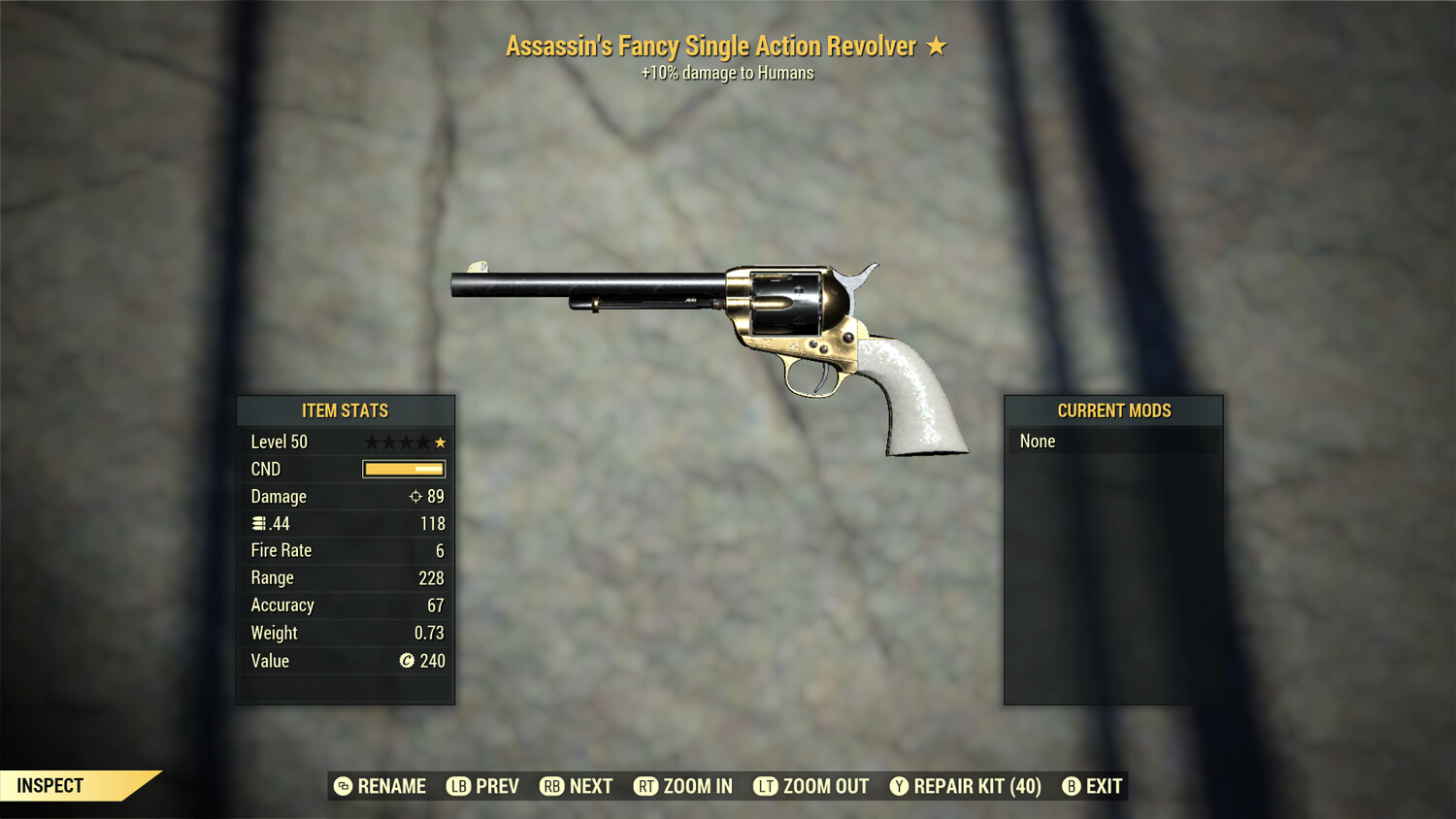Image resolution: width=1456 pixels, height=819 pixels.
Task: Toggle the first star in the item rating
Action: coord(372,442)
